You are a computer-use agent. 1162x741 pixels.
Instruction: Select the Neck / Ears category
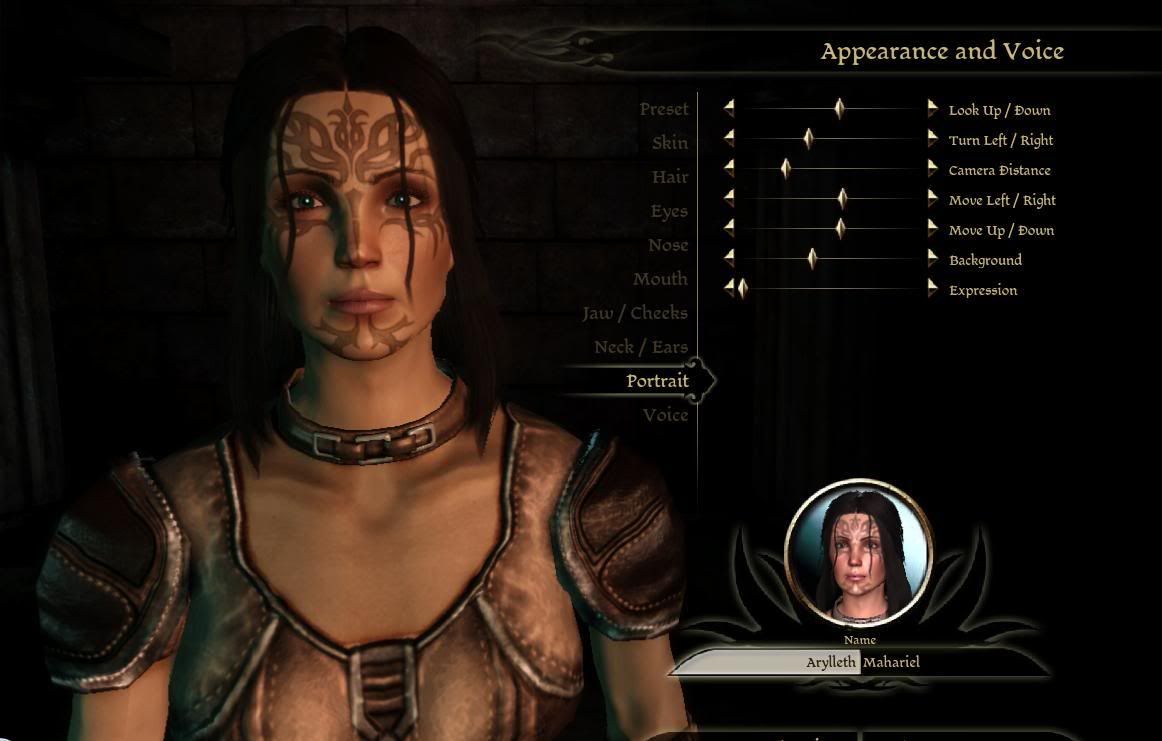(x=641, y=347)
